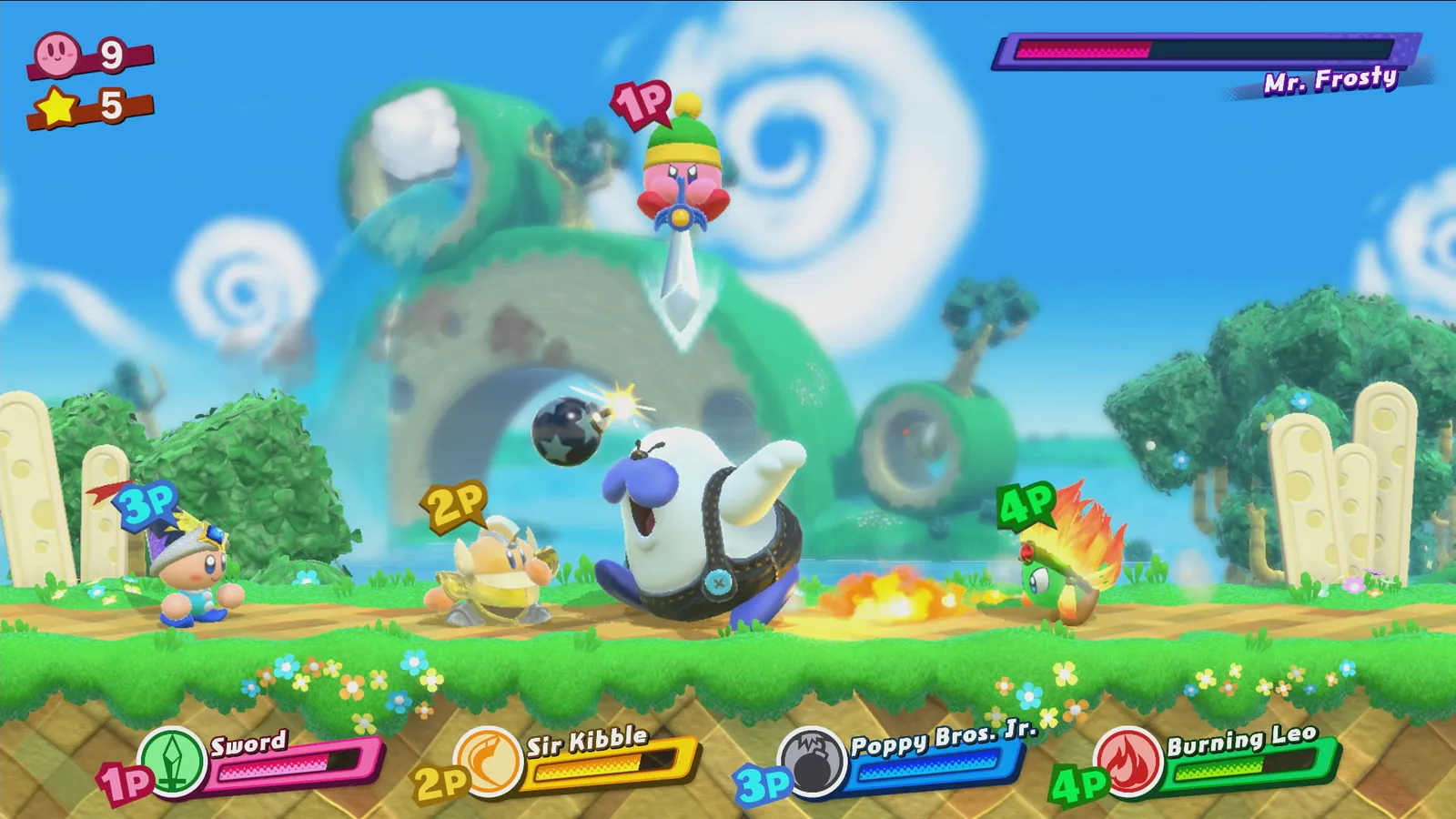Click the Mr. Frosty boss name text
Screen dimensions: 1456x819
point(1330,81)
